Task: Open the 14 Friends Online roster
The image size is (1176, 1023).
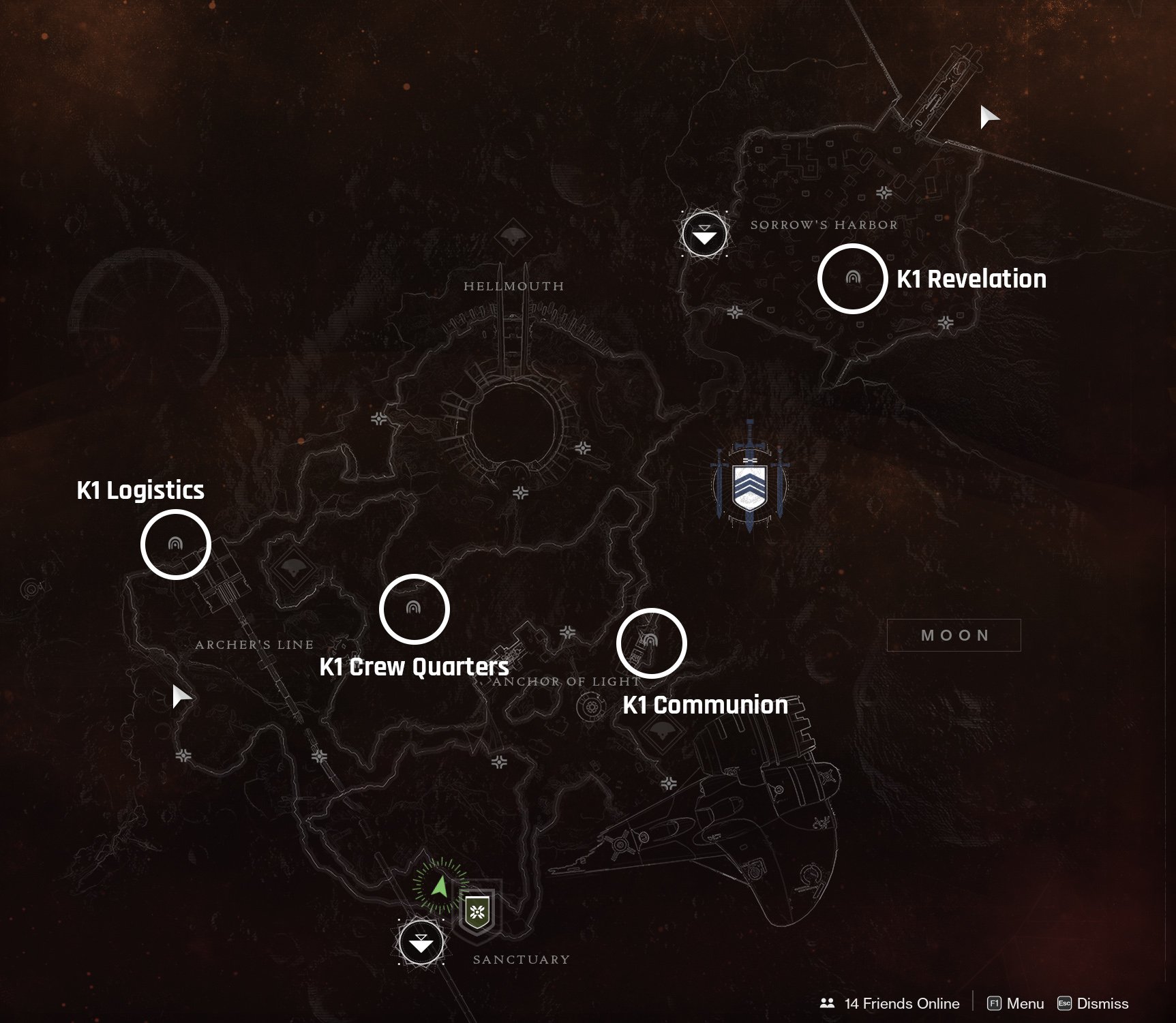Action: click(890, 1003)
